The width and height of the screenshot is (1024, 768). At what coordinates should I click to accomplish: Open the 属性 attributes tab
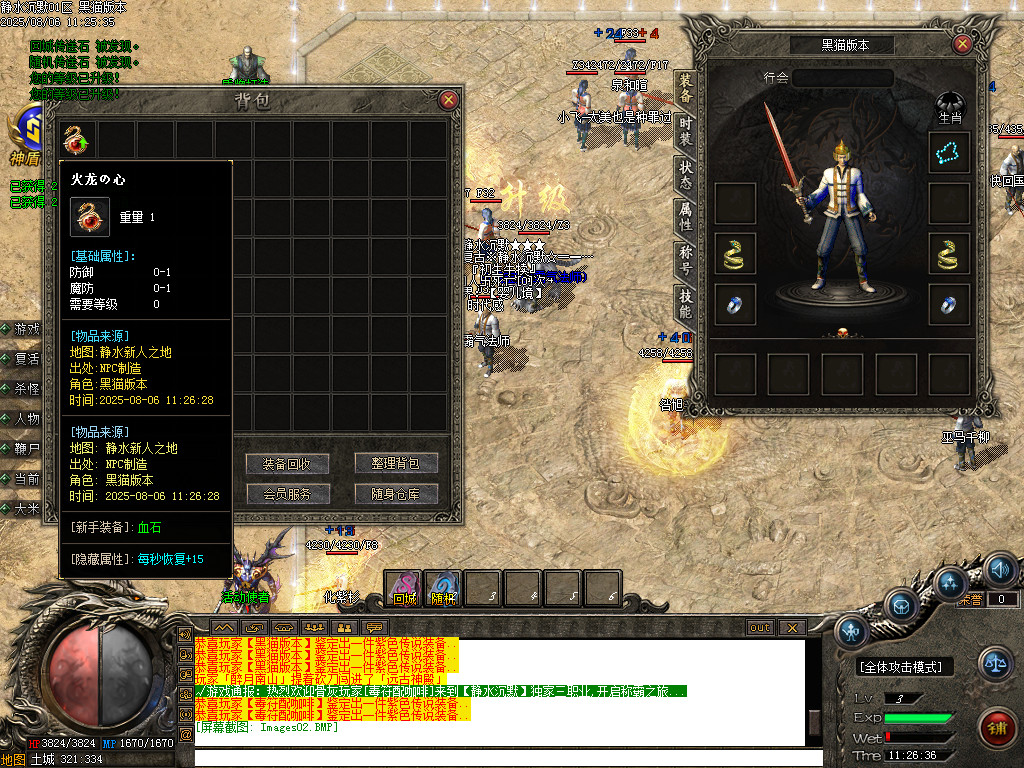click(x=686, y=215)
